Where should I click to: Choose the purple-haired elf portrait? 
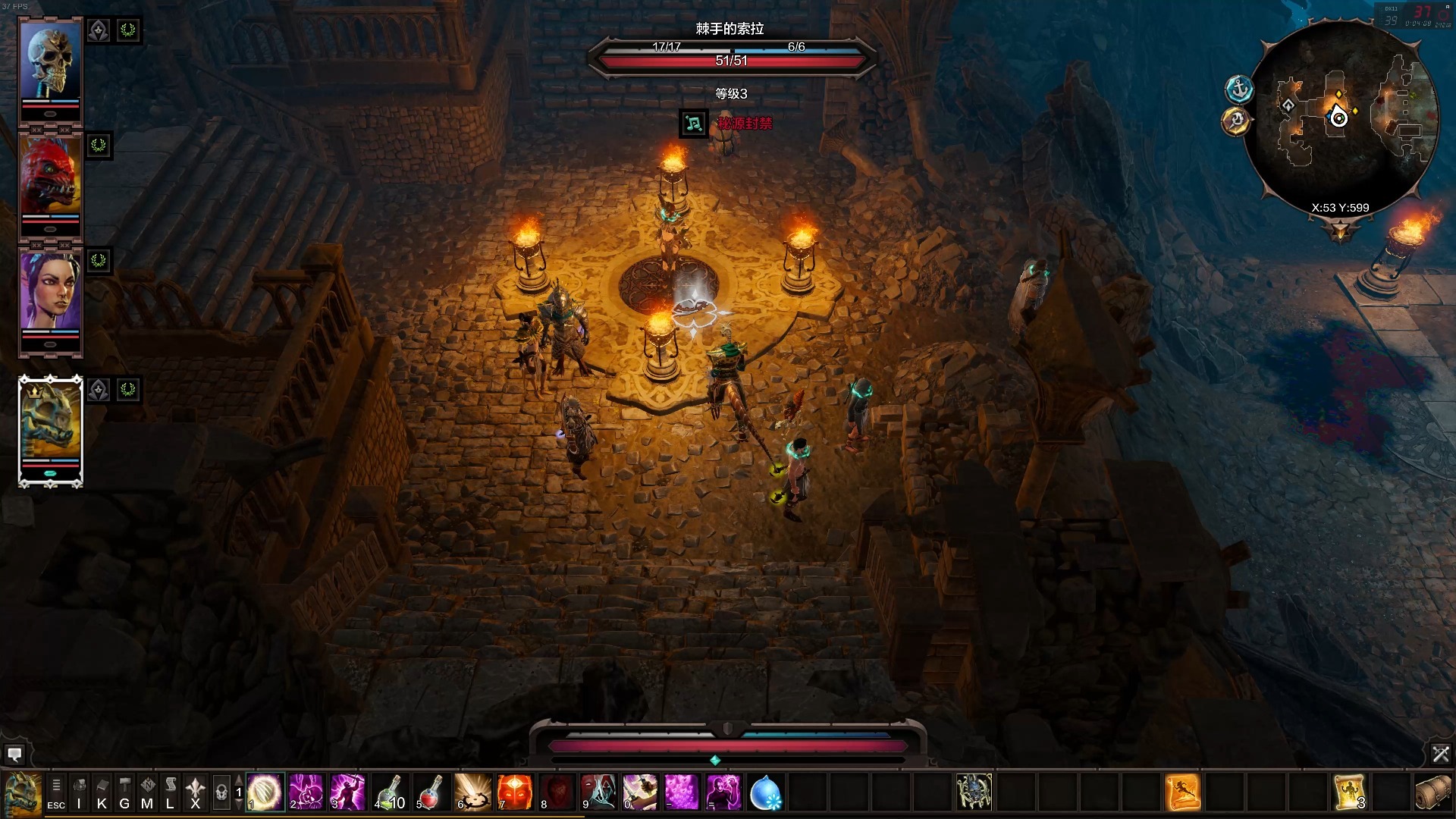tap(50, 293)
